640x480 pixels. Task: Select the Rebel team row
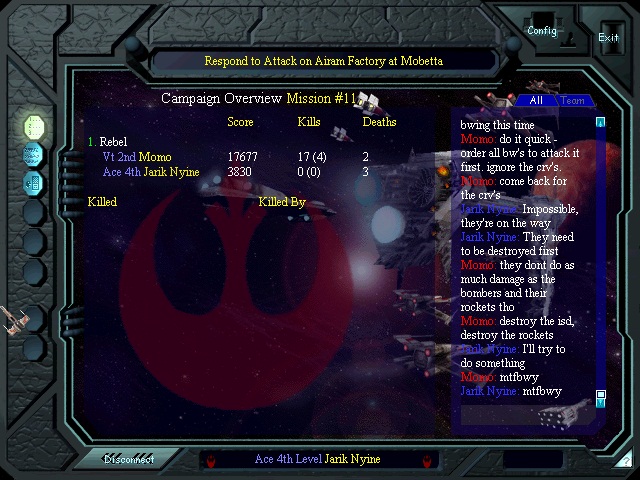pyautogui.click(x=113, y=142)
